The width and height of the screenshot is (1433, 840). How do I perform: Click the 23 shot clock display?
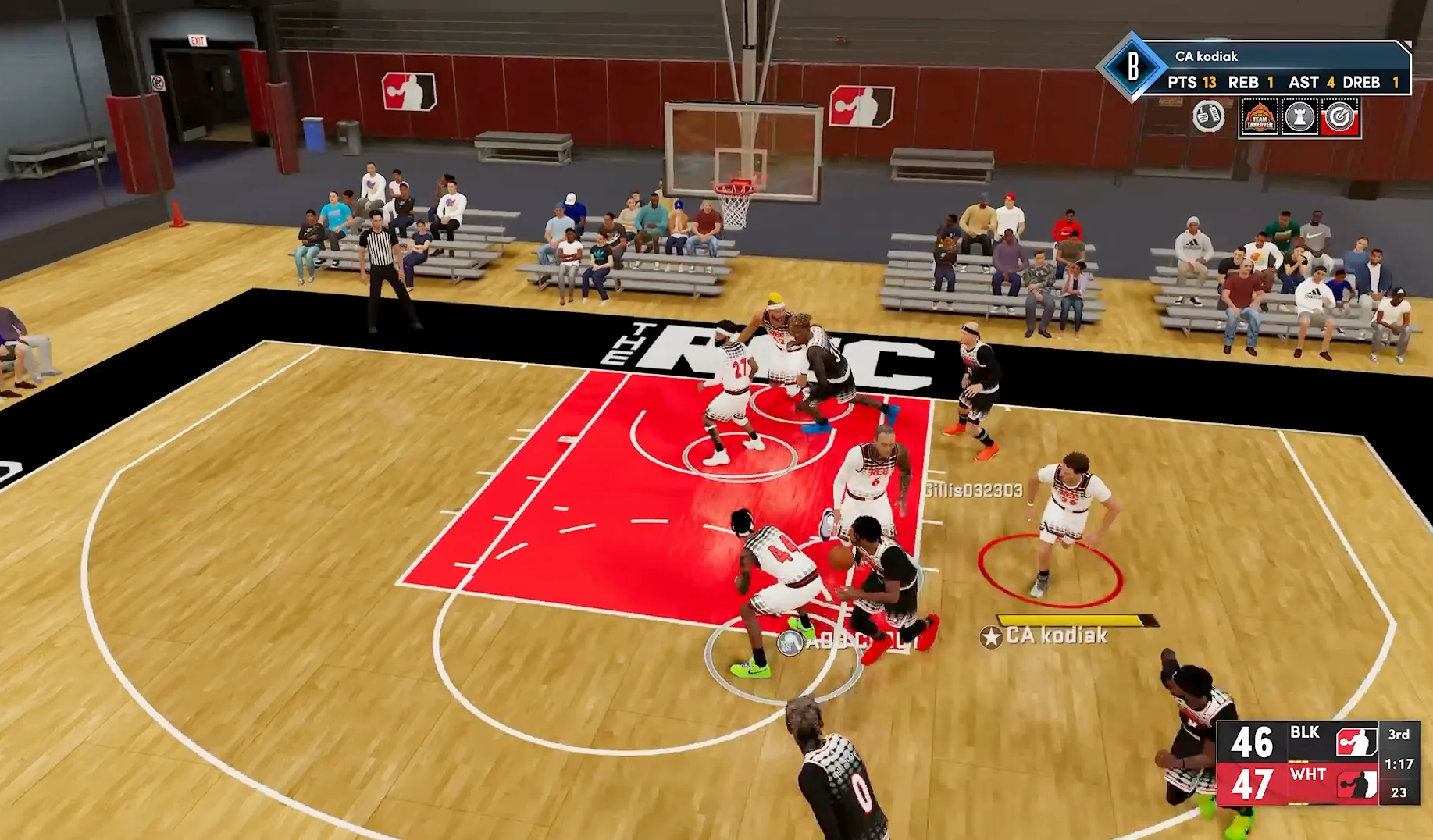tap(1399, 792)
